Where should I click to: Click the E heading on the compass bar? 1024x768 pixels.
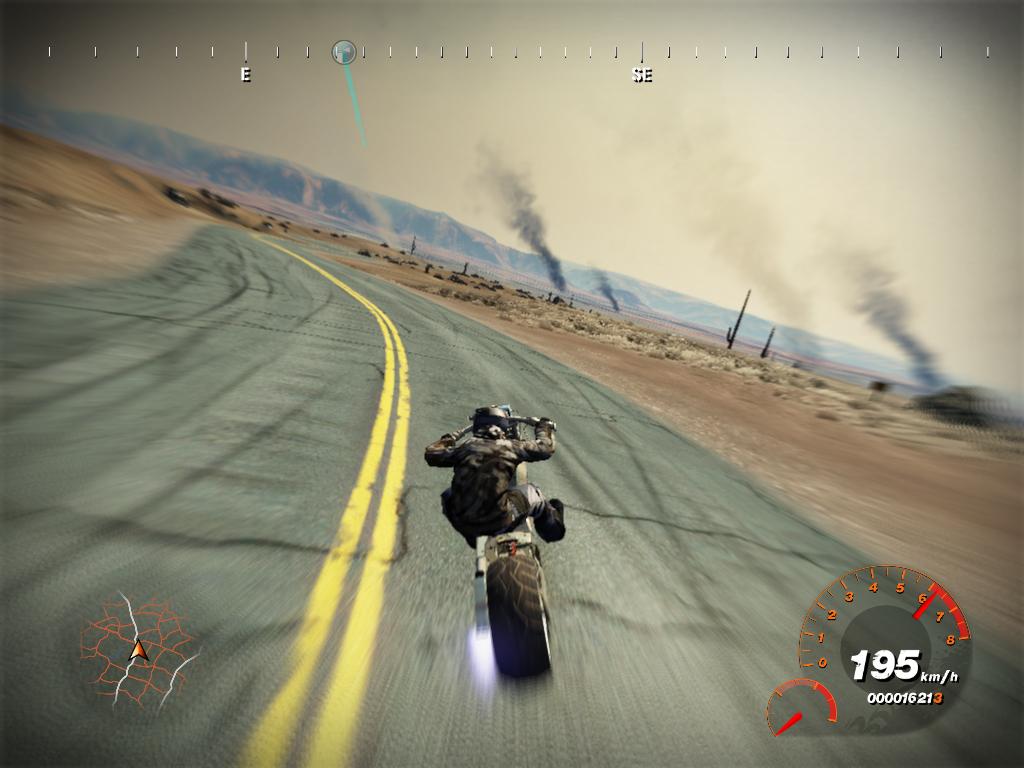pyautogui.click(x=246, y=74)
